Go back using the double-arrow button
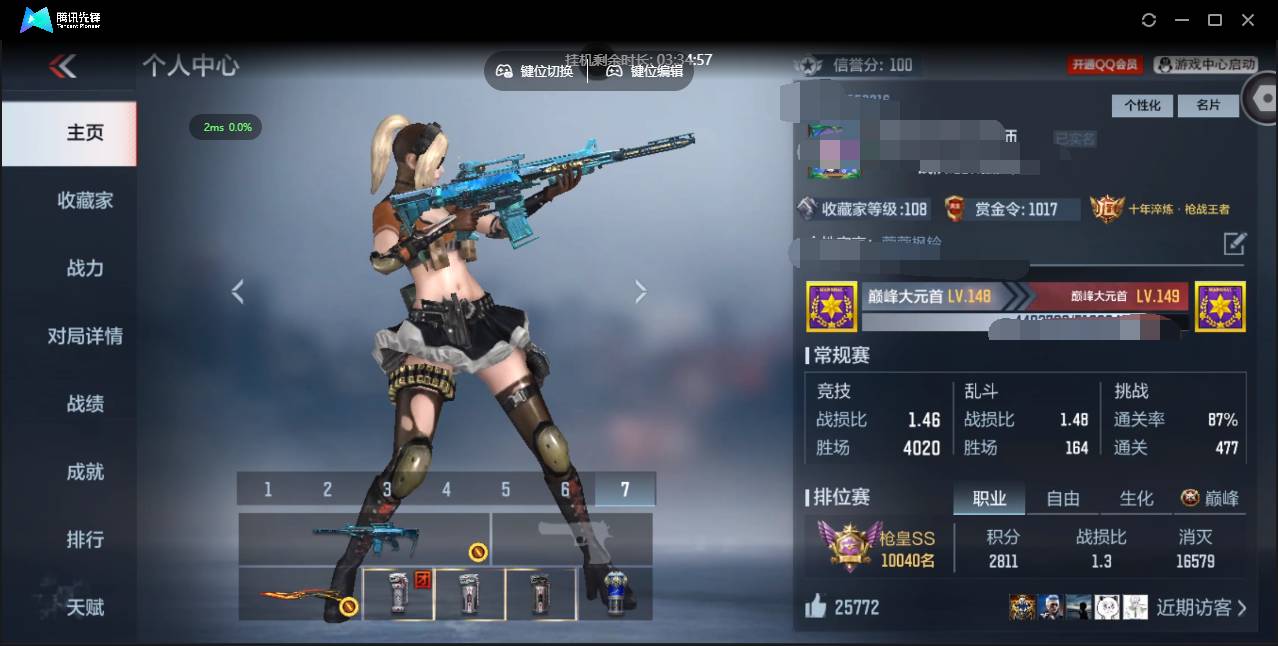 (62, 67)
